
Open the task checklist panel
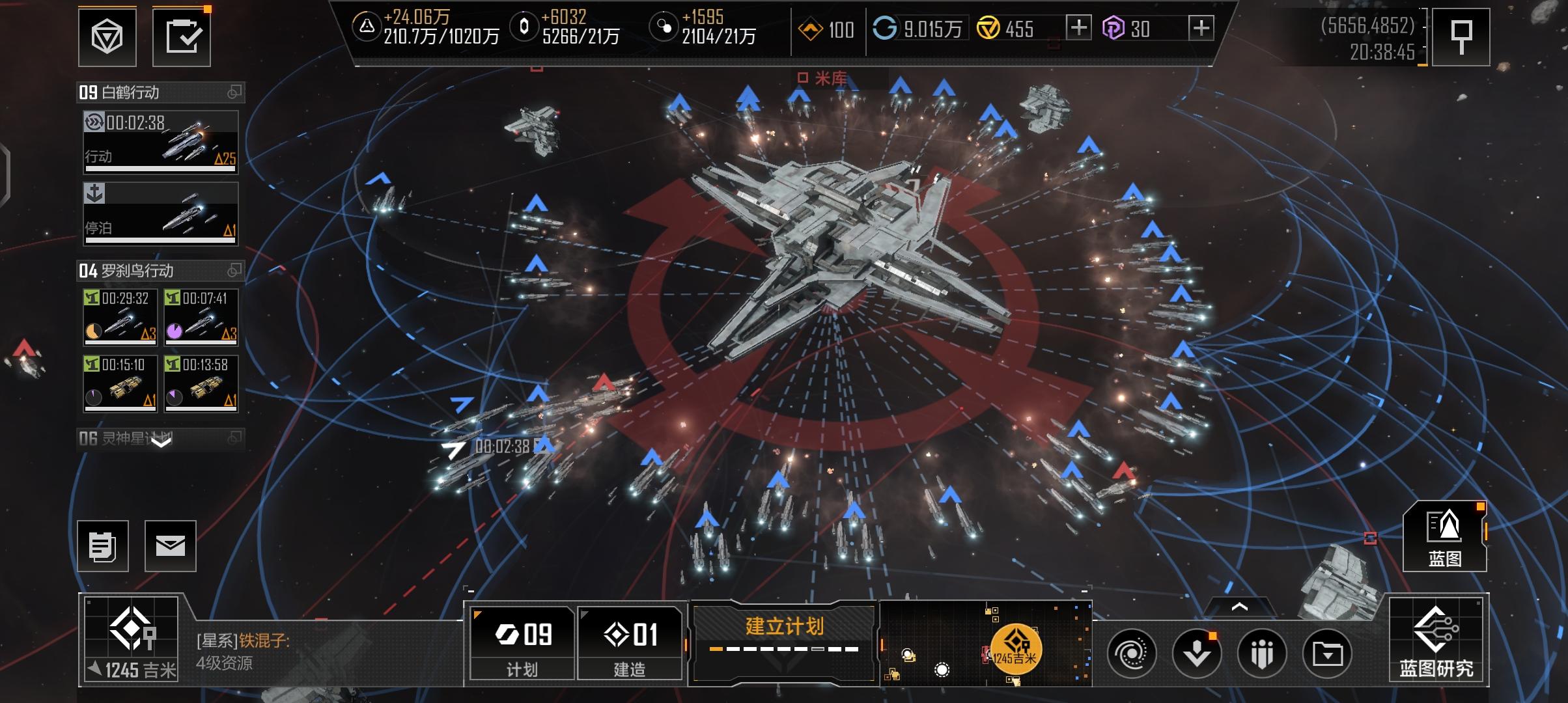[182, 38]
